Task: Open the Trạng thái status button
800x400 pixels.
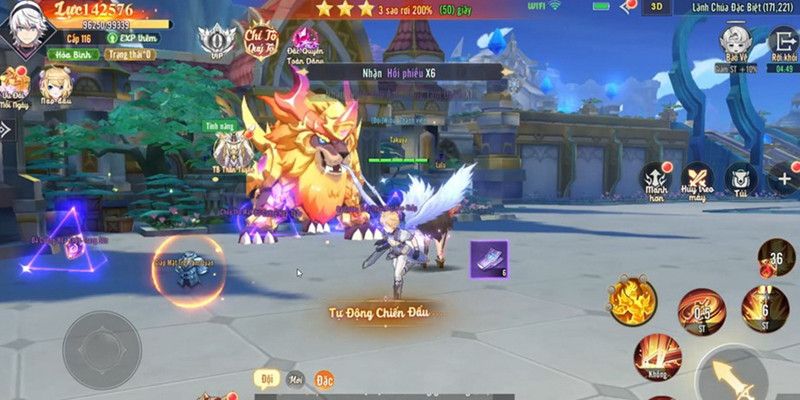Action: click(x=128, y=55)
